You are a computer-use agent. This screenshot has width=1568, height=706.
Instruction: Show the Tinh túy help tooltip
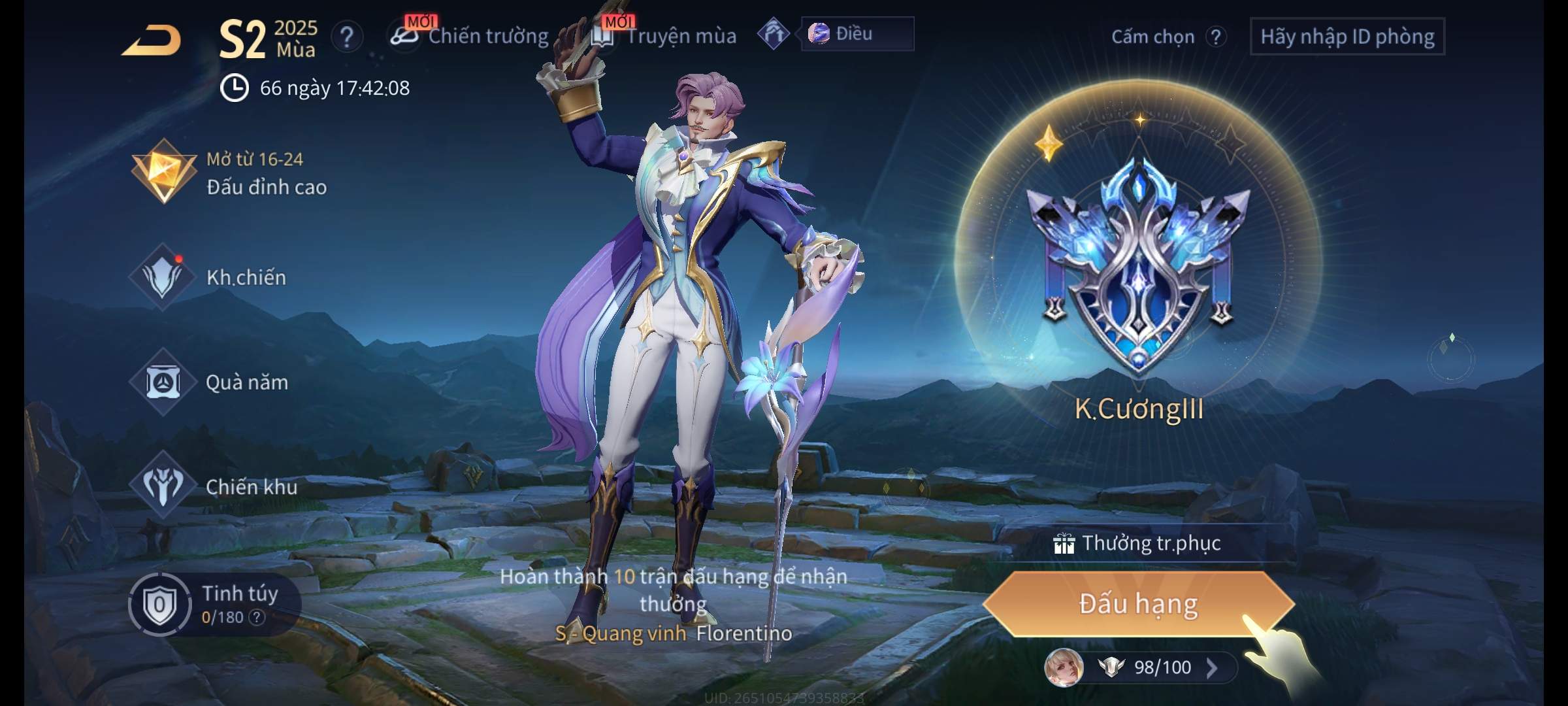click(x=258, y=617)
